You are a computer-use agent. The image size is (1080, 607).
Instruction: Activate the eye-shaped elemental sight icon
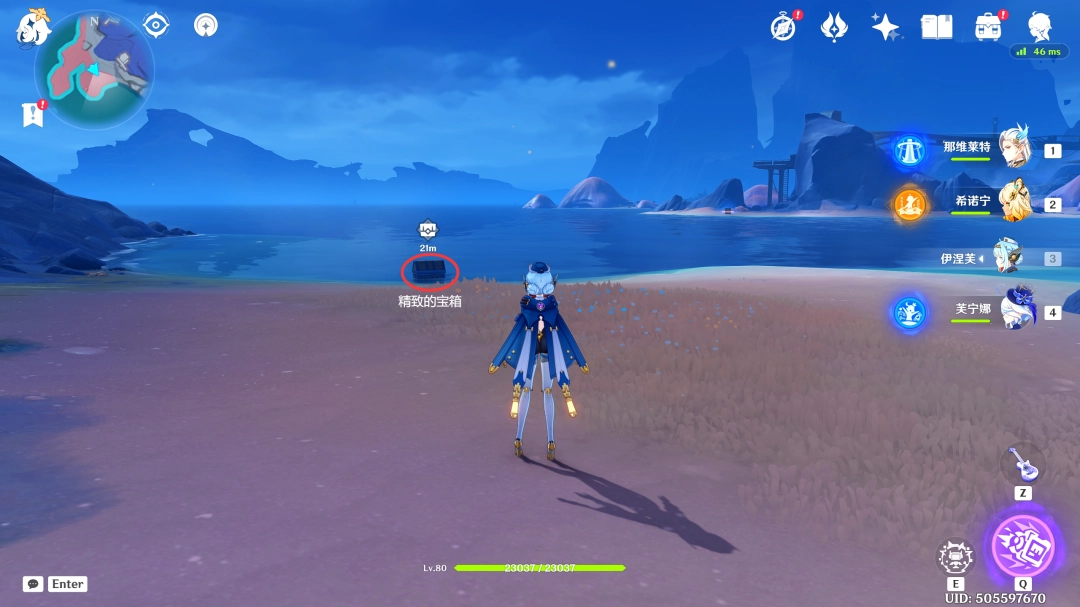pos(156,25)
